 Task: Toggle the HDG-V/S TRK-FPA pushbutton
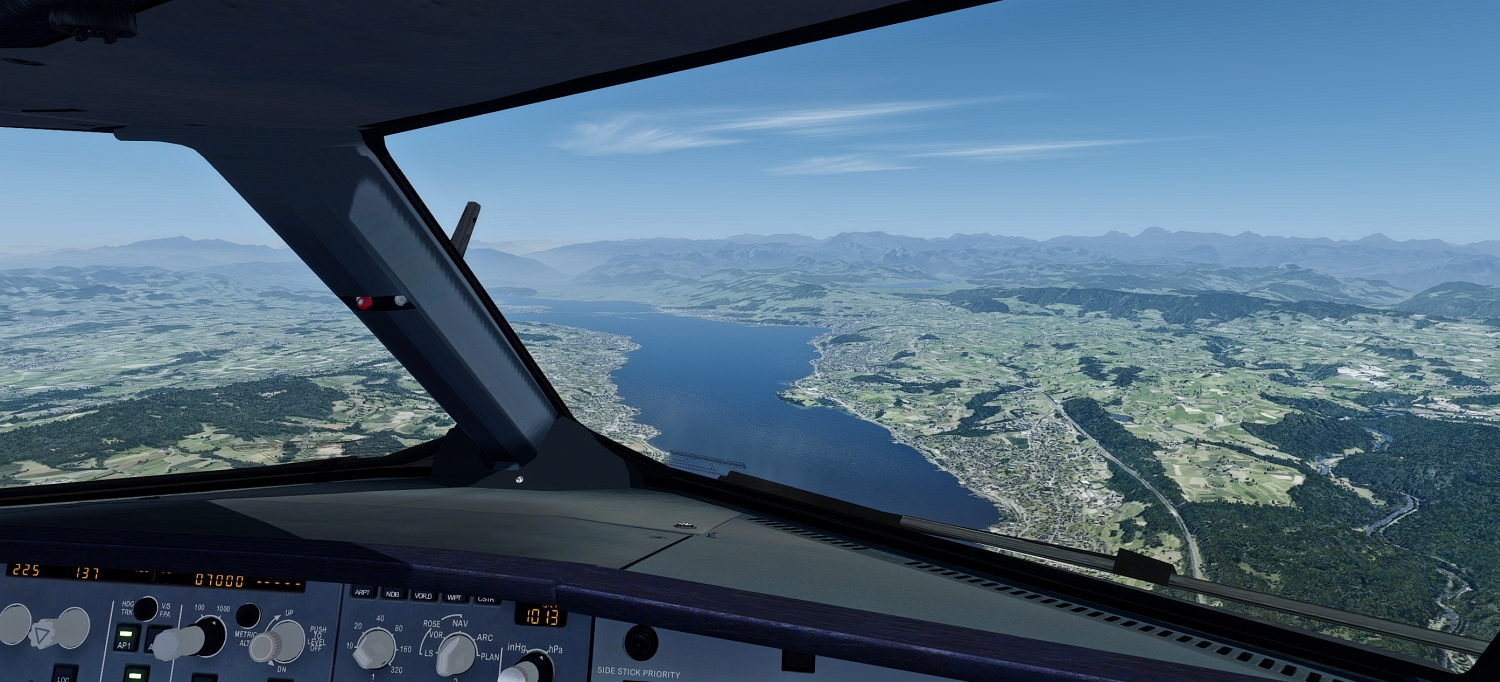point(146,607)
